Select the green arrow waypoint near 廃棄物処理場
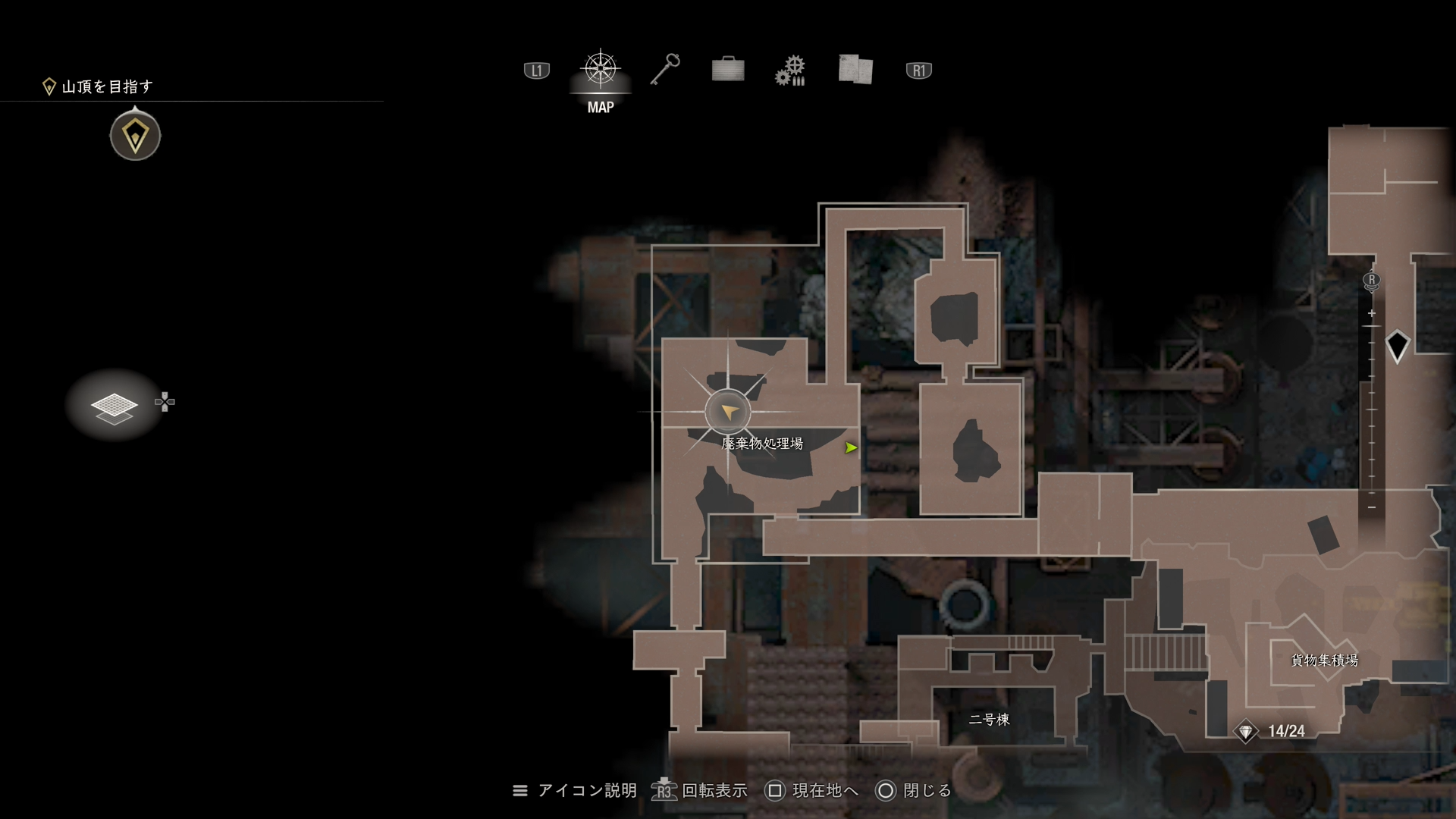This screenshot has height=819, width=1456. pyautogui.click(x=851, y=447)
